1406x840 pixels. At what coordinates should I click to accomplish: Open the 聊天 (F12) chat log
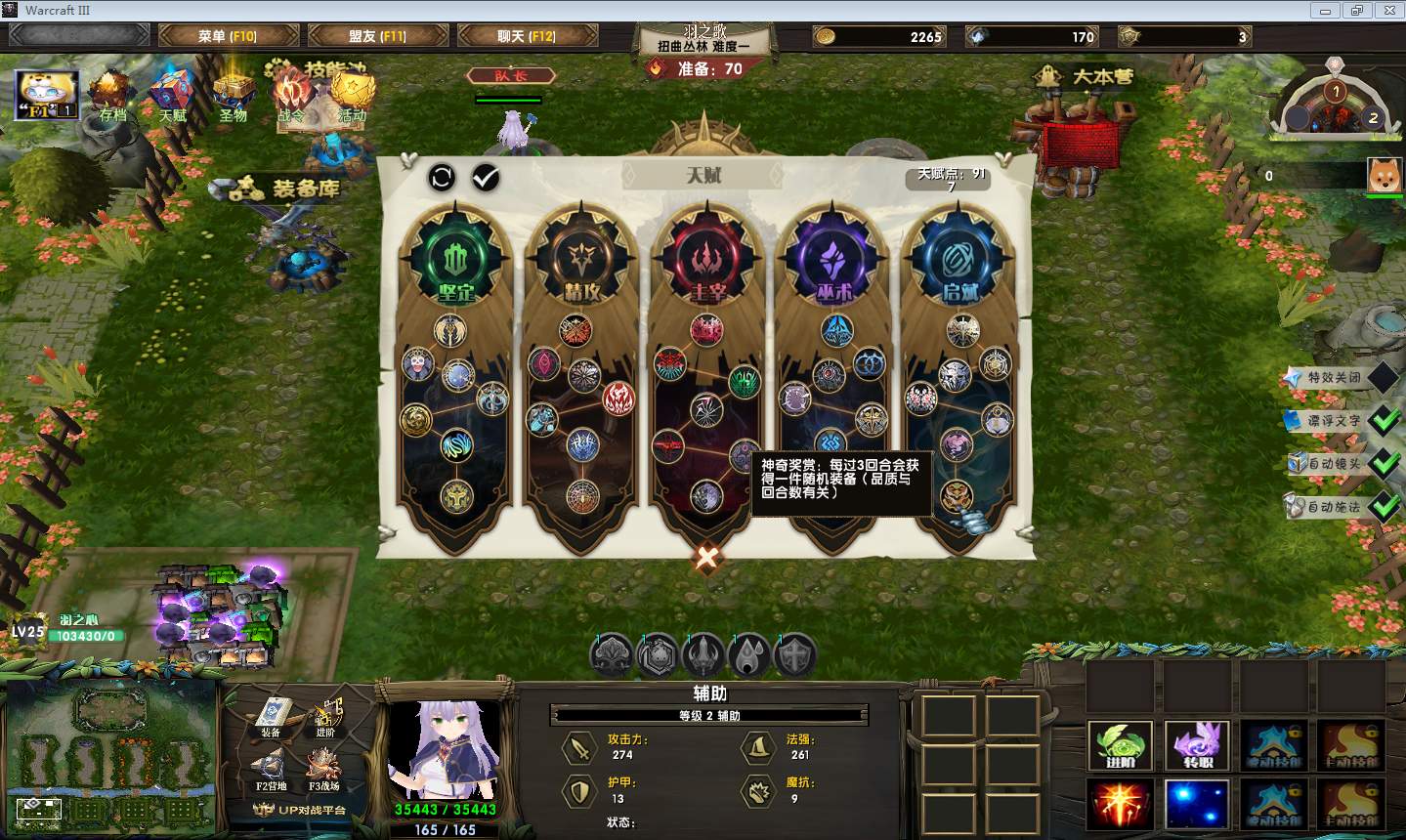pyautogui.click(x=527, y=36)
